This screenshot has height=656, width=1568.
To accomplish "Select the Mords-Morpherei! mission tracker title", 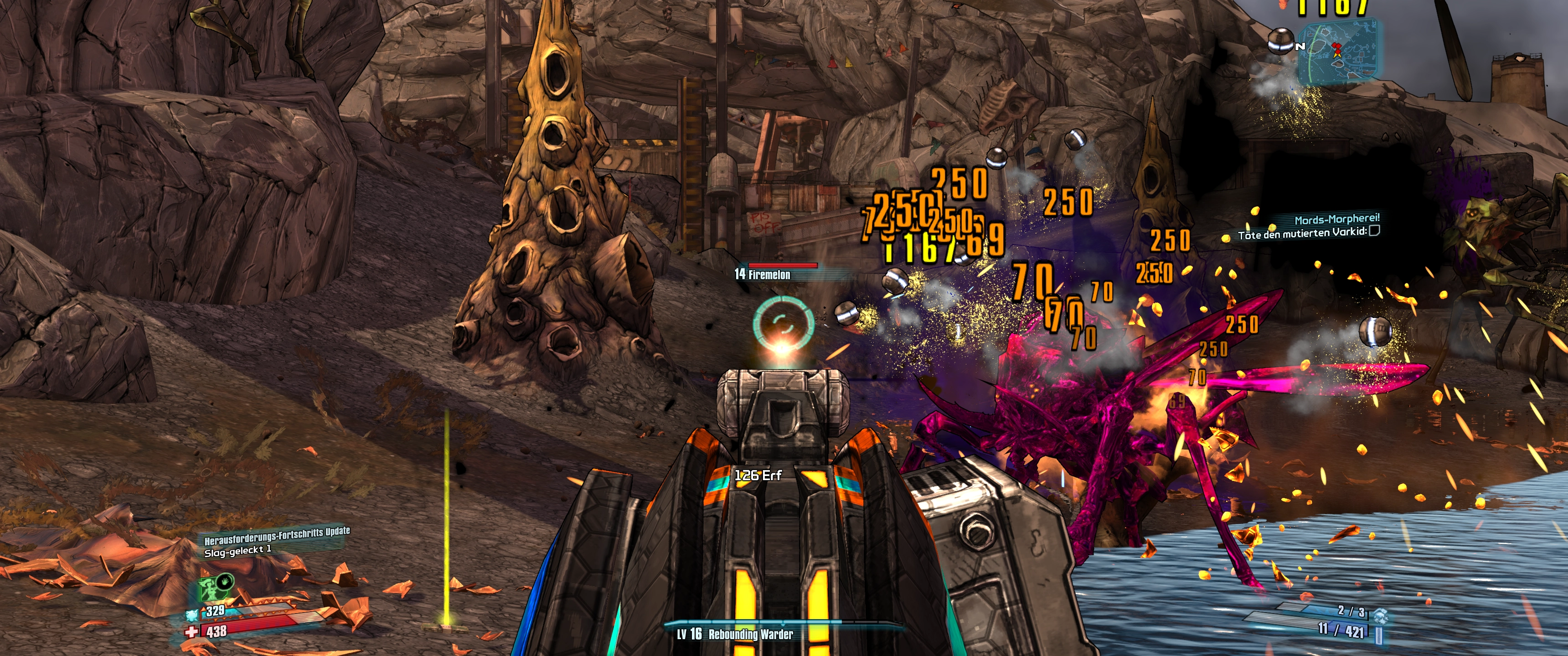I will coord(1337,219).
